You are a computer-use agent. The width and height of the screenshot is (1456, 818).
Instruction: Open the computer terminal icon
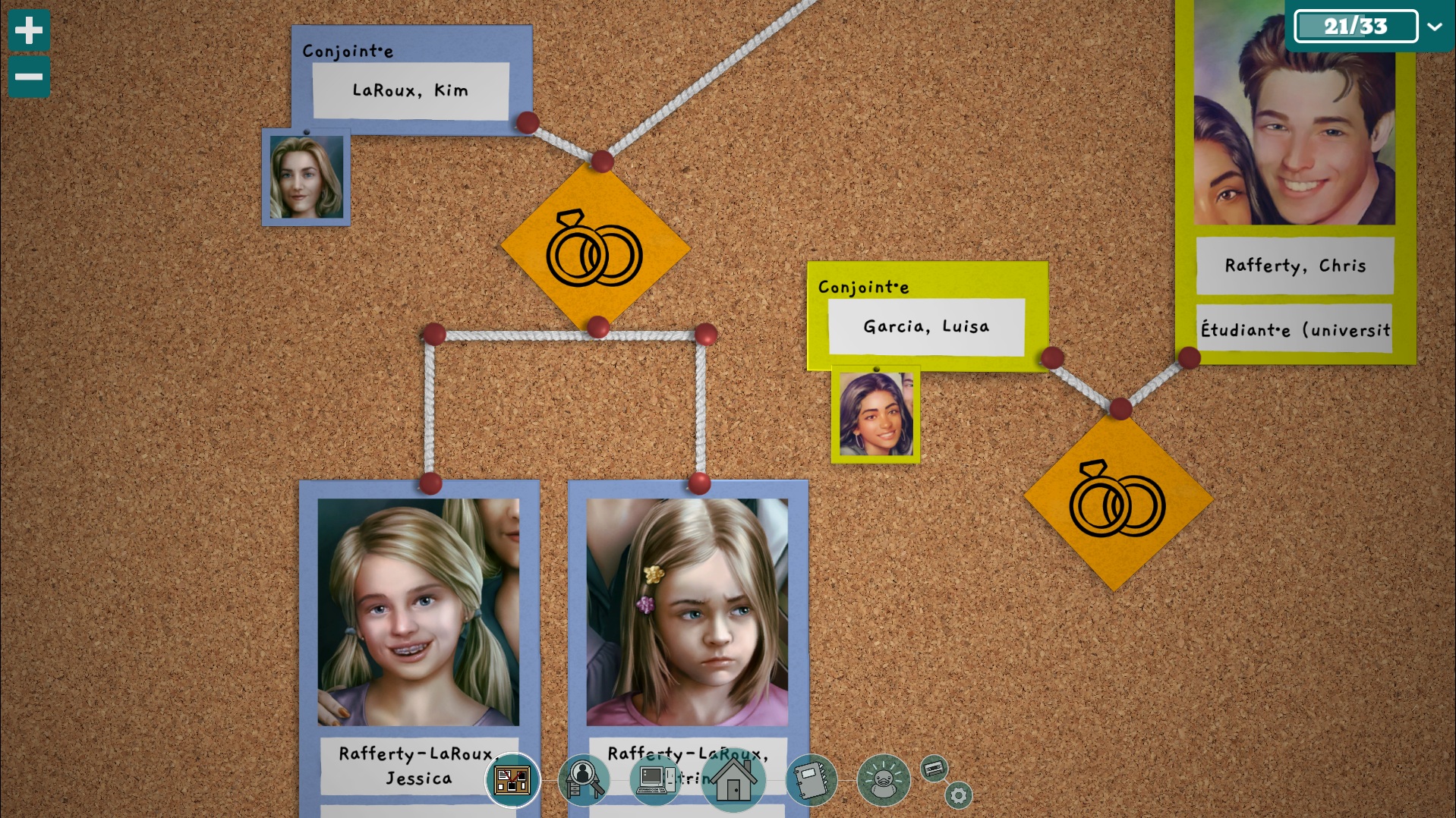654,779
